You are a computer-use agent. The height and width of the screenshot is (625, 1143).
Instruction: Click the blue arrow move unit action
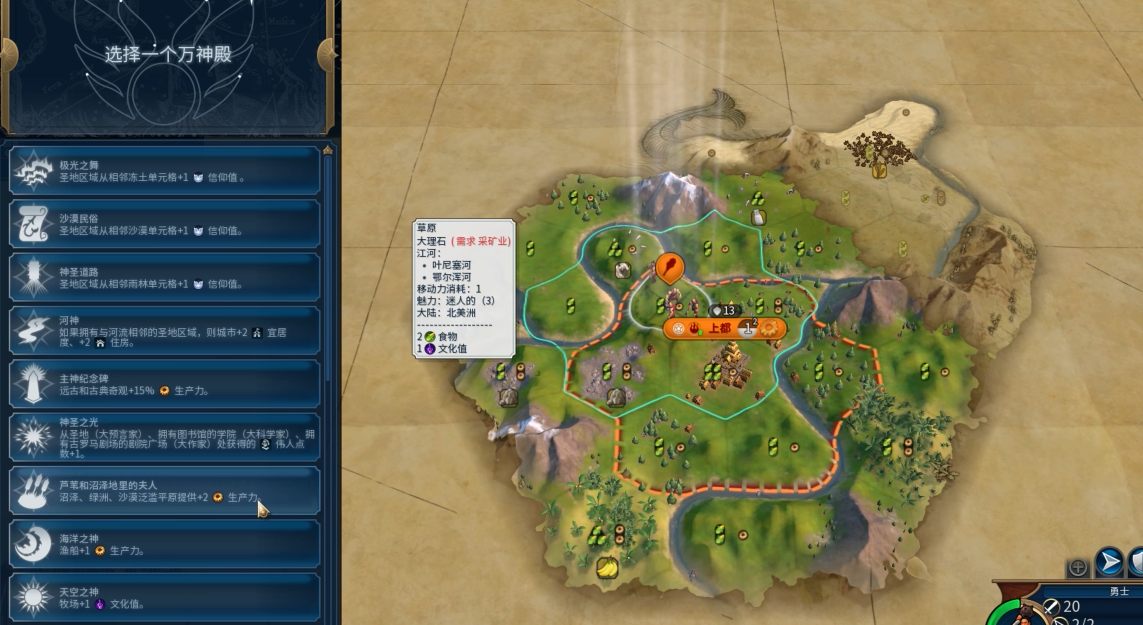[1108, 562]
